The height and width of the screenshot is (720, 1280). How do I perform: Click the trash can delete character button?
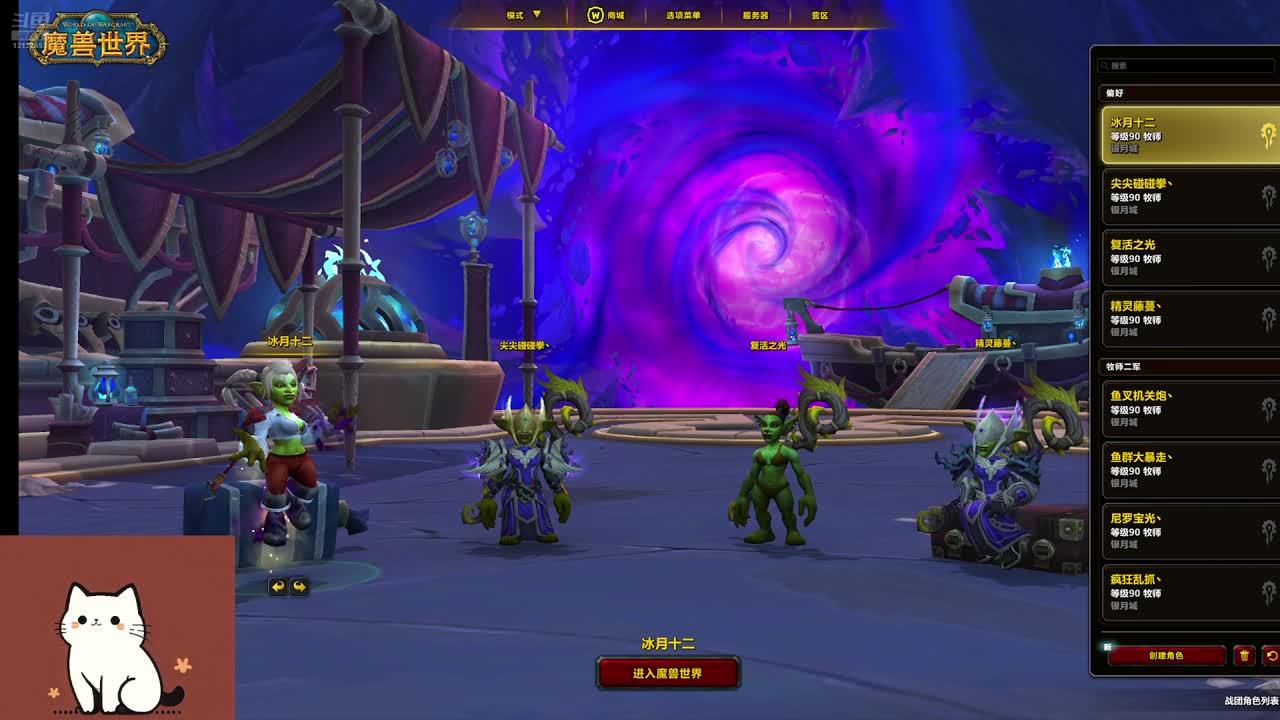pyautogui.click(x=1244, y=656)
